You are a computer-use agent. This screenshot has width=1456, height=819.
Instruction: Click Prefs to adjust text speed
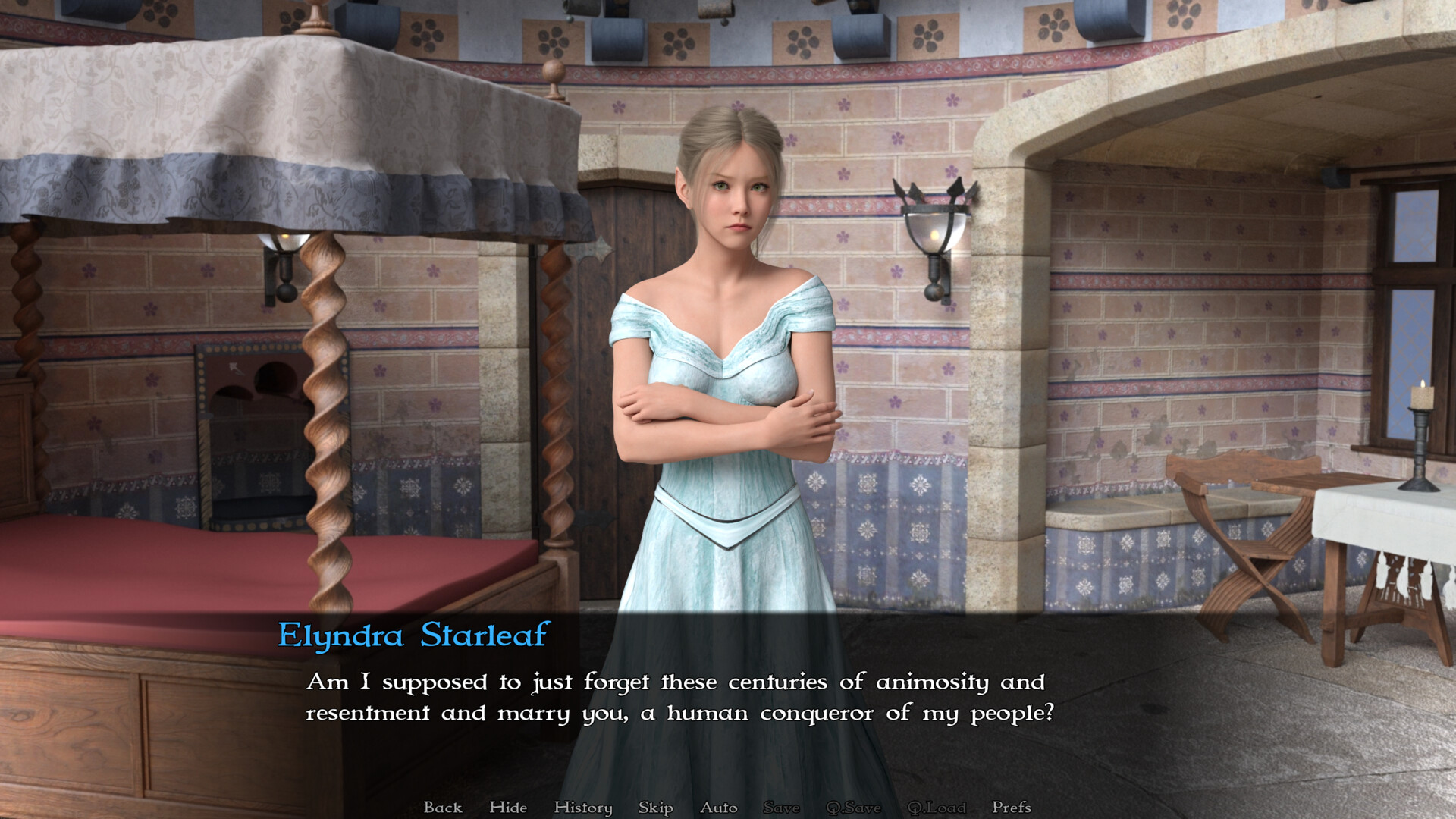(1012, 808)
